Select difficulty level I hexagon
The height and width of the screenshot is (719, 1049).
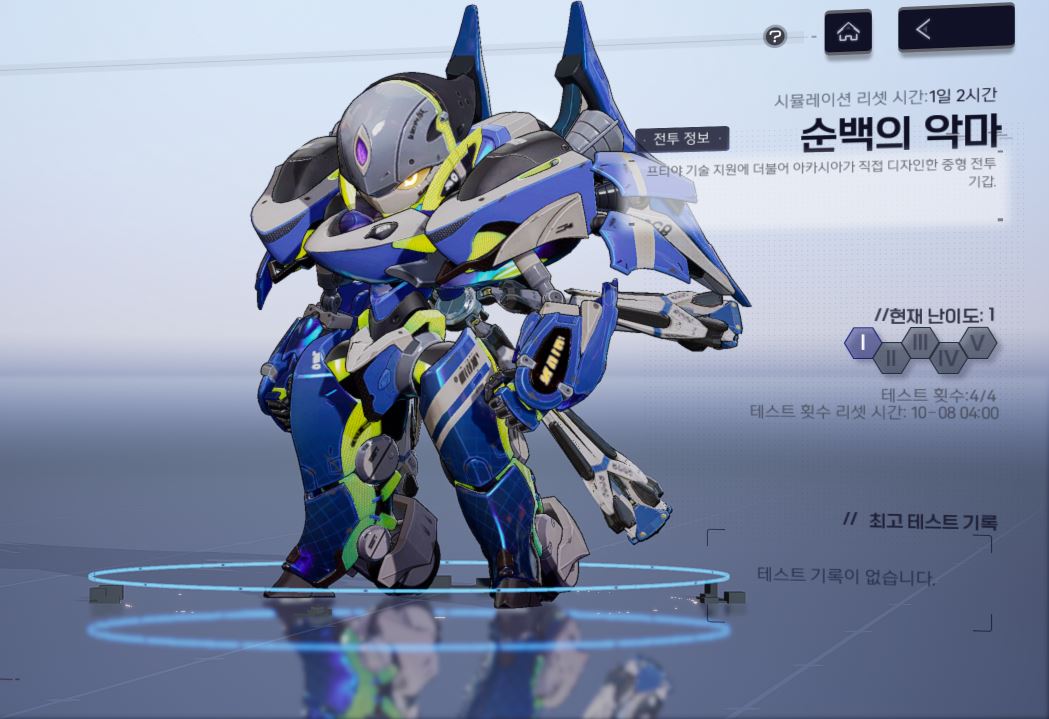point(861,343)
